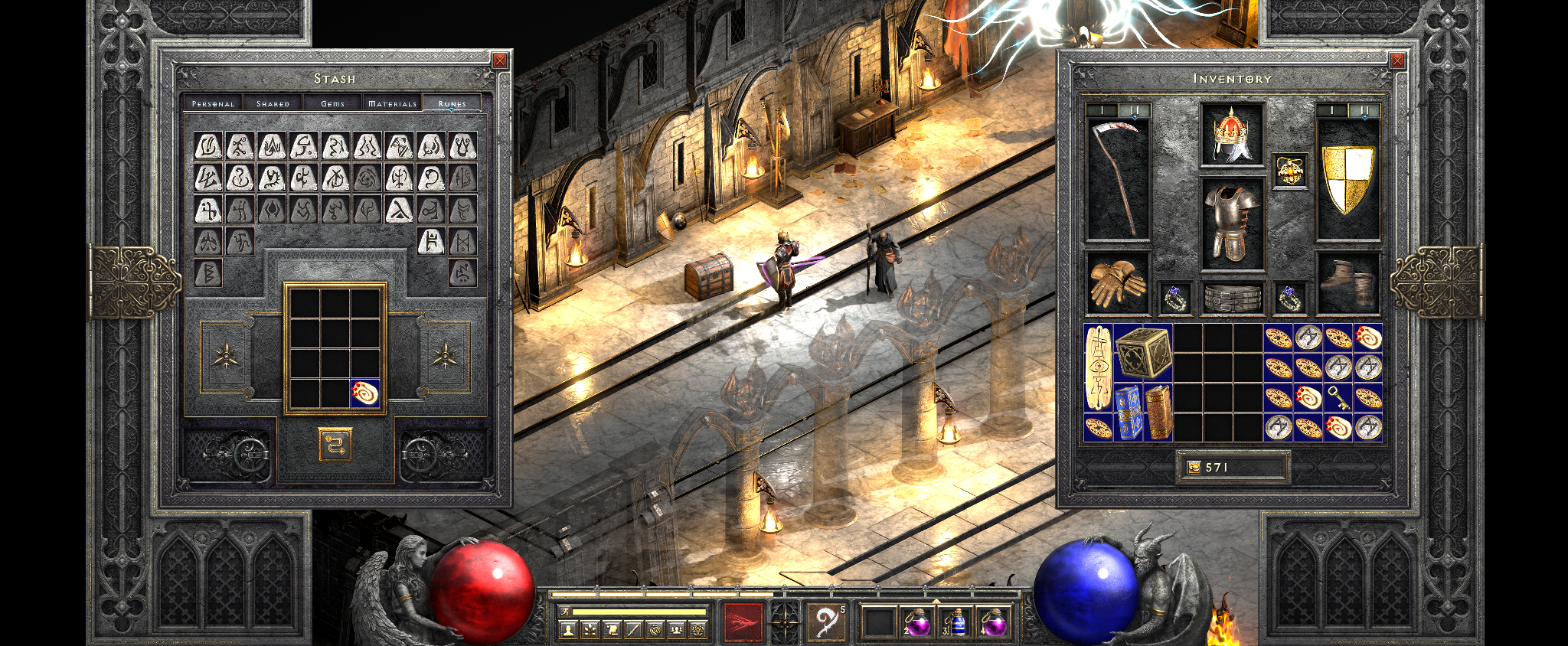Image resolution: width=1568 pixels, height=646 pixels.
Task: Select the Gems stash tab
Action: [x=332, y=103]
